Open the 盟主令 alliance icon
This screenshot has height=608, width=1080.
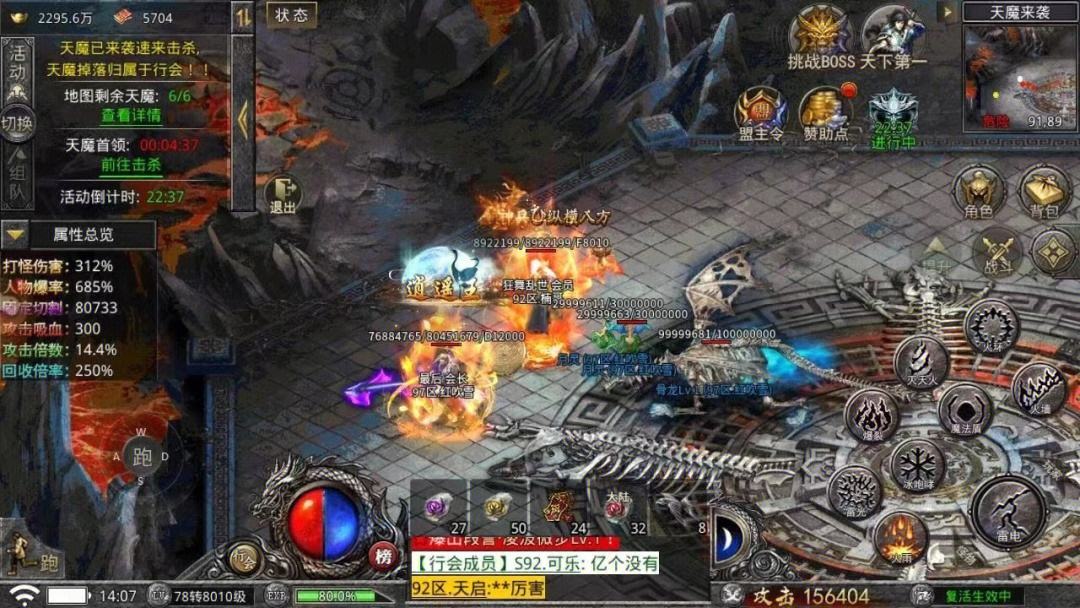click(760, 112)
